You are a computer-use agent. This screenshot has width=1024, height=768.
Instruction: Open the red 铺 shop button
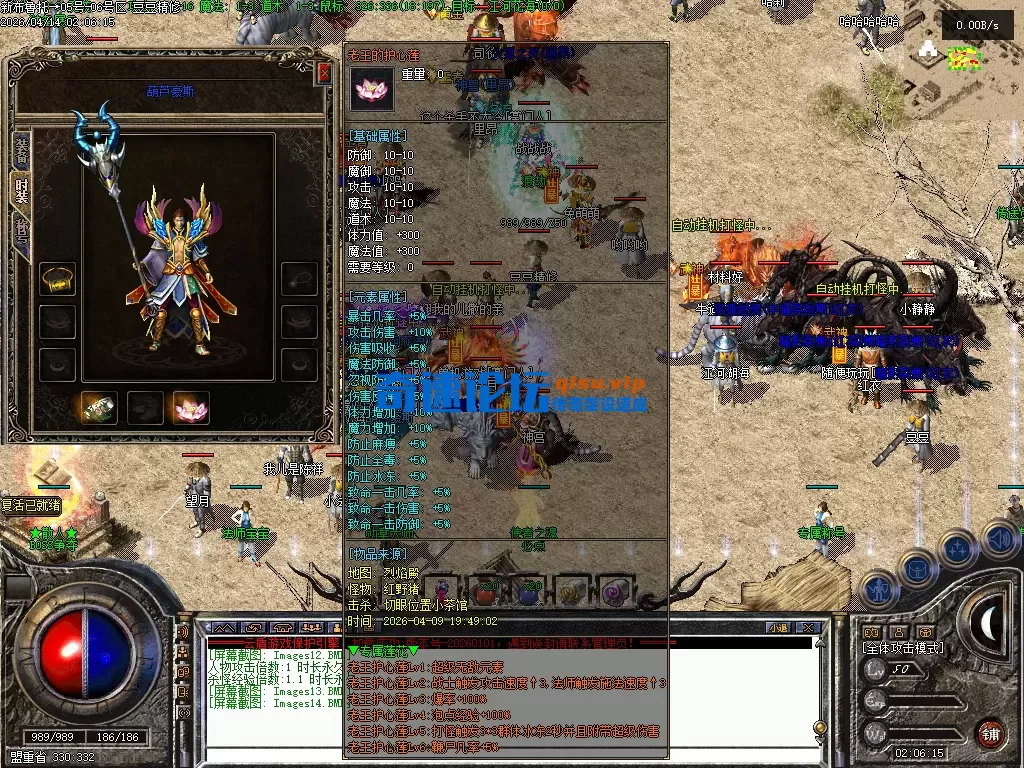click(x=990, y=732)
